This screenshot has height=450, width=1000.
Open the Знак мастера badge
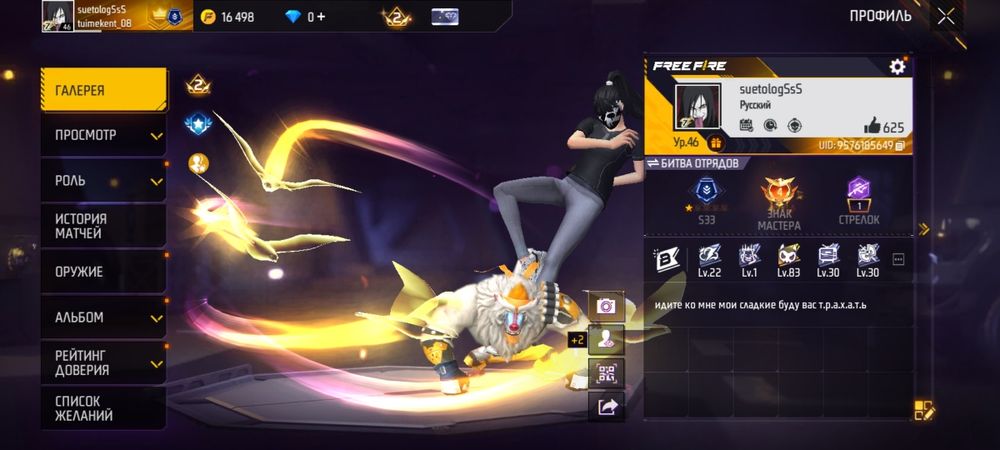click(x=778, y=204)
